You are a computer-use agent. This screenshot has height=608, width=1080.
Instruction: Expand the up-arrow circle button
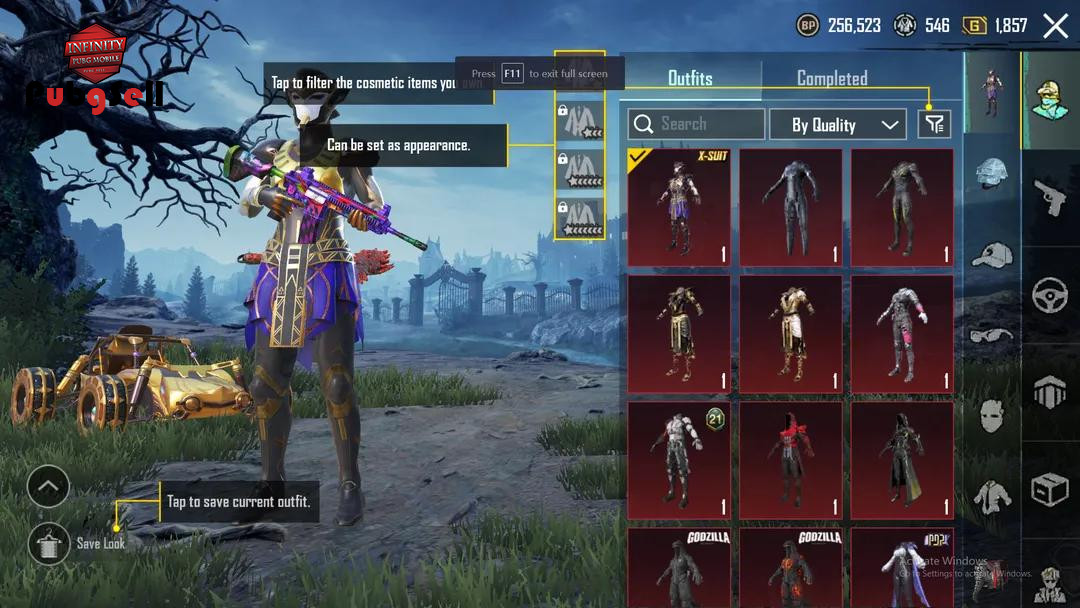[x=48, y=487]
